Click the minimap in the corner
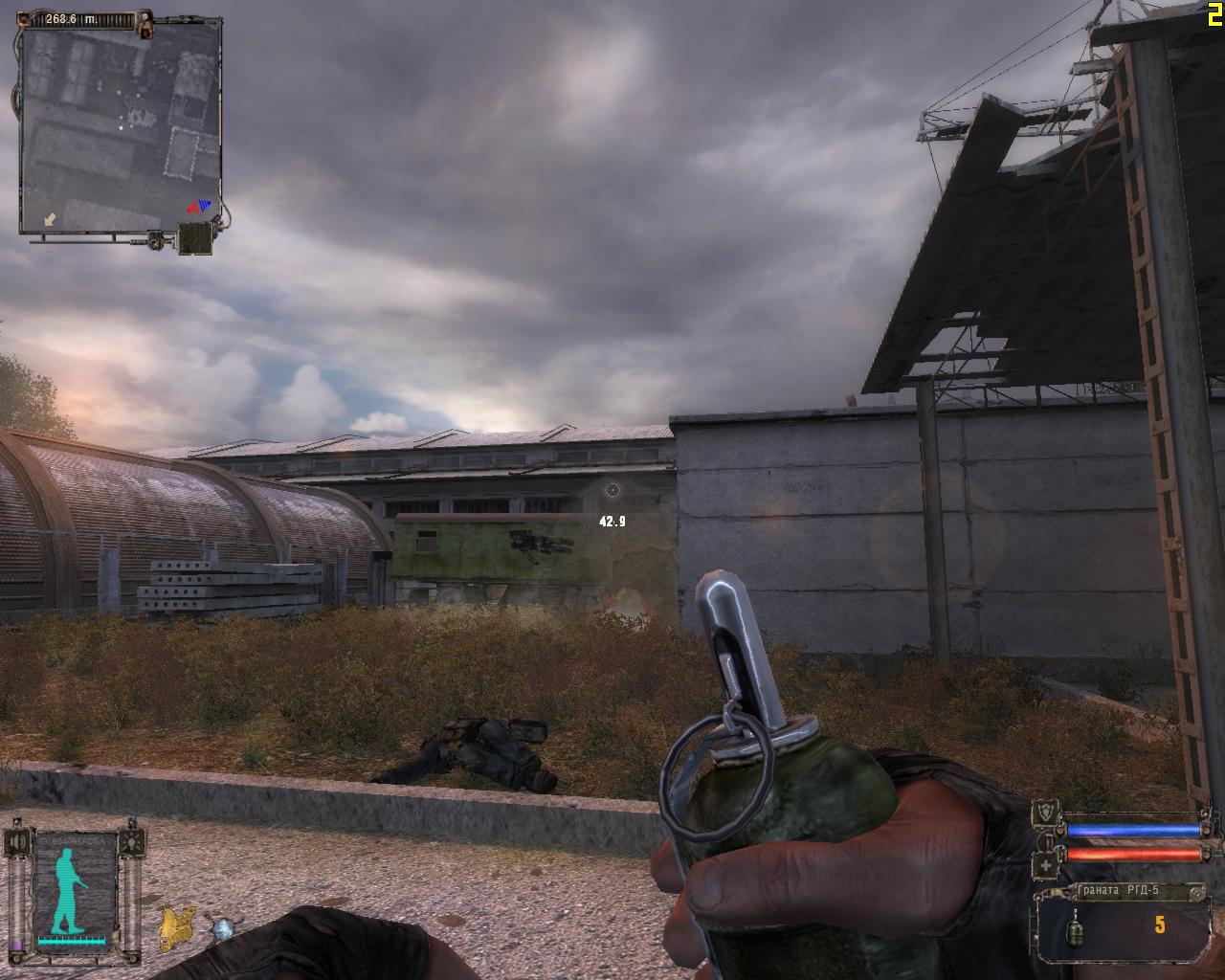1225x980 pixels. coord(119,126)
